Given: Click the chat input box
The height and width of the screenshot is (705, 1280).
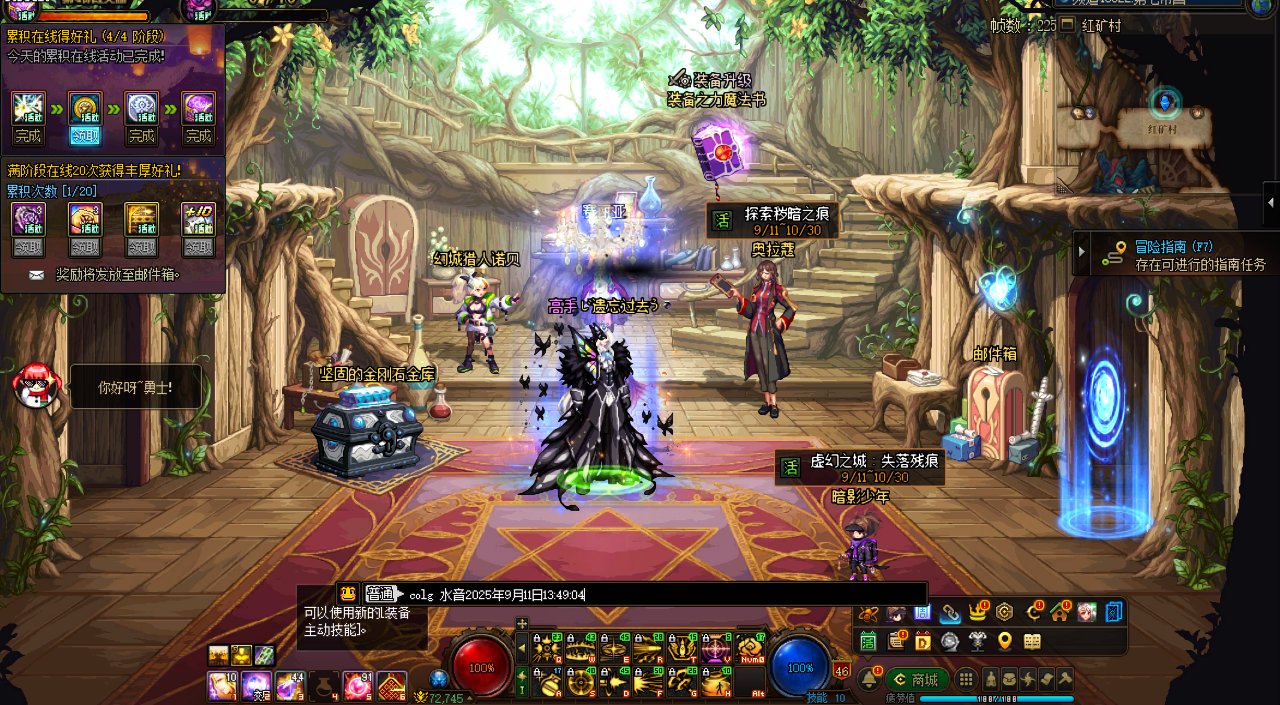Looking at the screenshot, I should [x=660, y=594].
